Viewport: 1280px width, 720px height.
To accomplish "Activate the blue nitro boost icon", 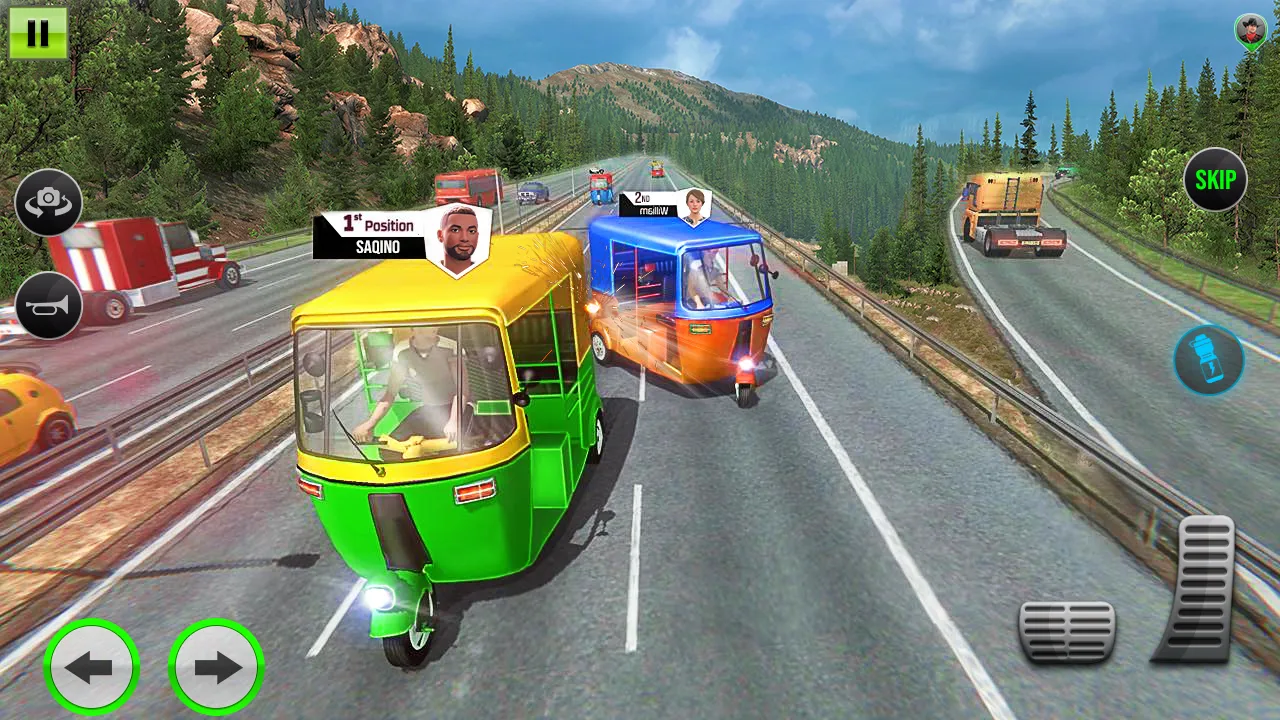I will pyautogui.click(x=1209, y=360).
